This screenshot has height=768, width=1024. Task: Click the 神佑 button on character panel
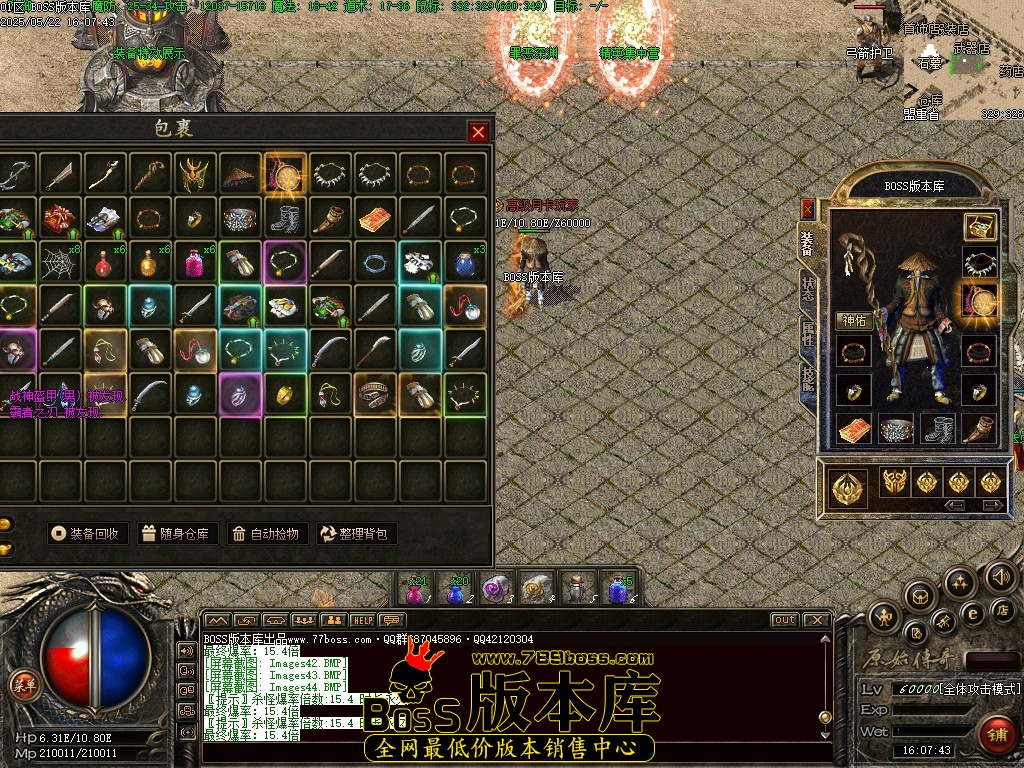tap(854, 321)
